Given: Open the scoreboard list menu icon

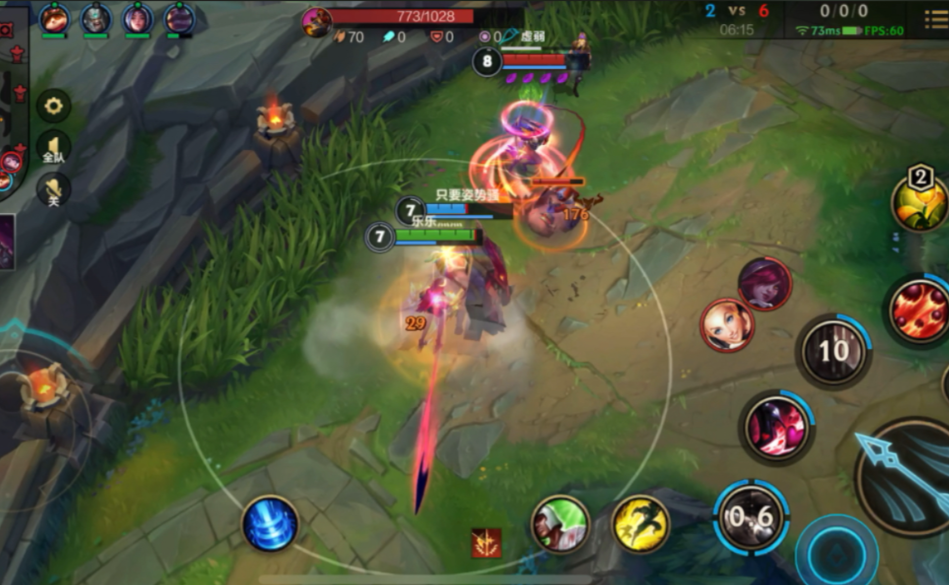Looking at the screenshot, I should pos(936,19).
